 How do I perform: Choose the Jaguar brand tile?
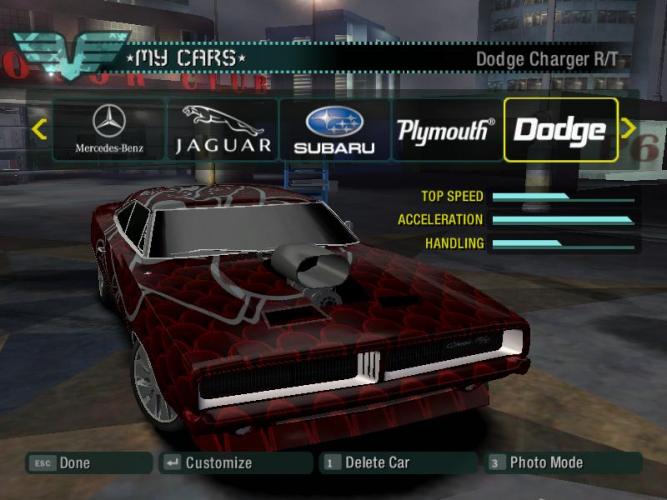223,130
